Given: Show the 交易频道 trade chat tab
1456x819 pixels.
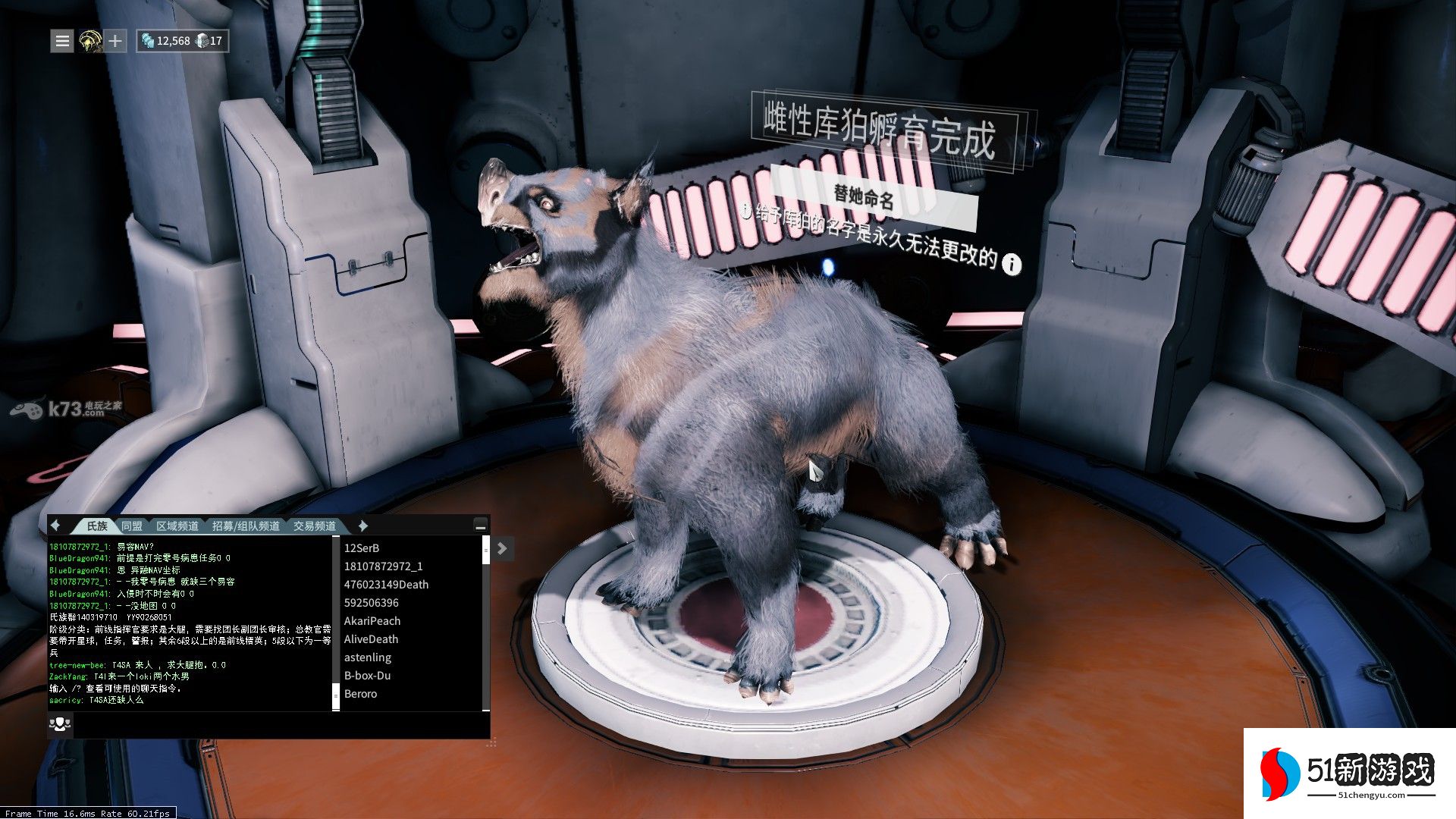Looking at the screenshot, I should coord(315,526).
